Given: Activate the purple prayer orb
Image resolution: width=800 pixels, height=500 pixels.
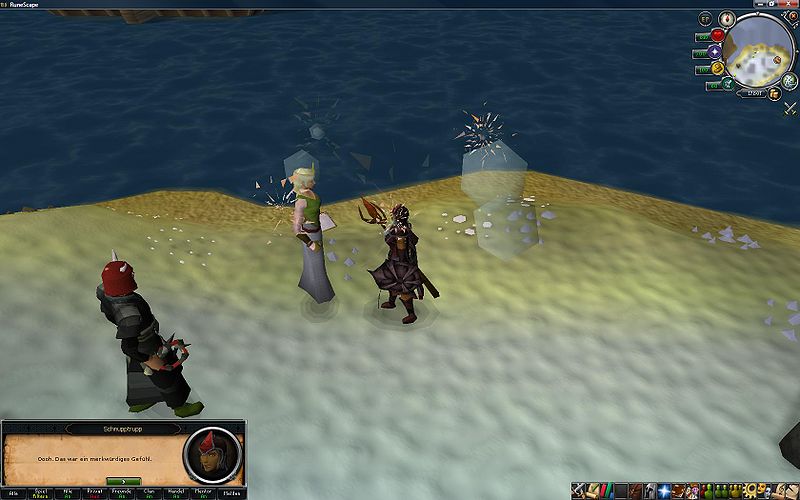Looking at the screenshot, I should [715, 52].
